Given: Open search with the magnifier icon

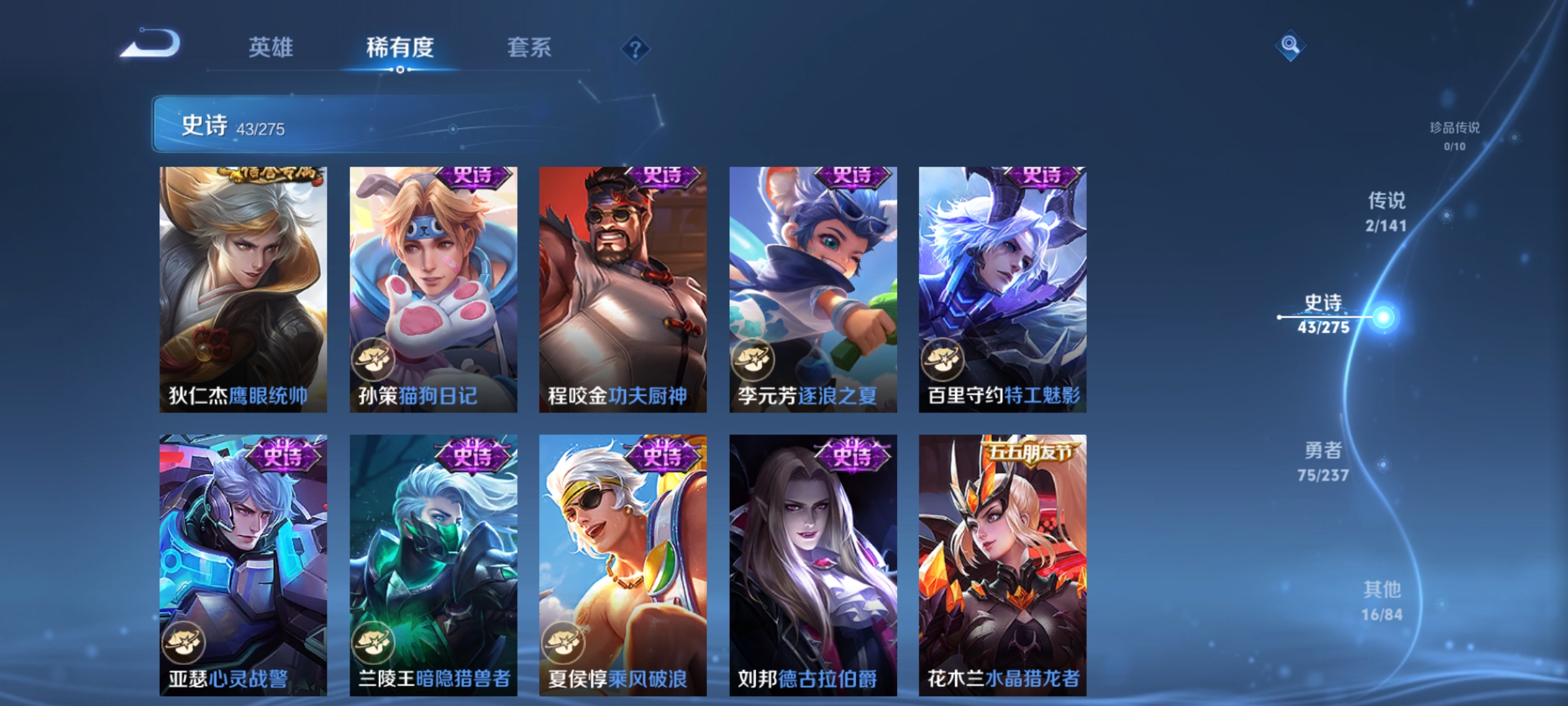Looking at the screenshot, I should pos(1289,46).
